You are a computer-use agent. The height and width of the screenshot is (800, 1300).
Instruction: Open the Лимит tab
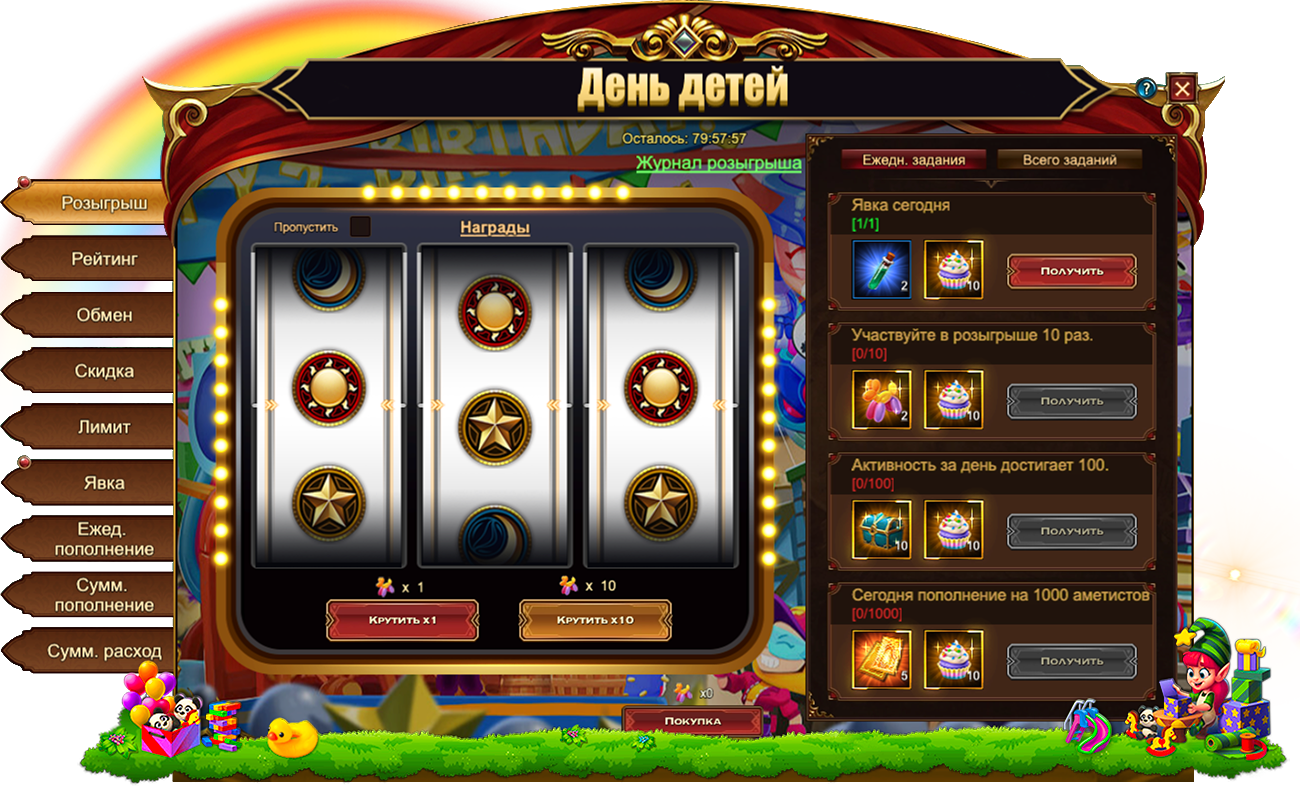tap(104, 427)
